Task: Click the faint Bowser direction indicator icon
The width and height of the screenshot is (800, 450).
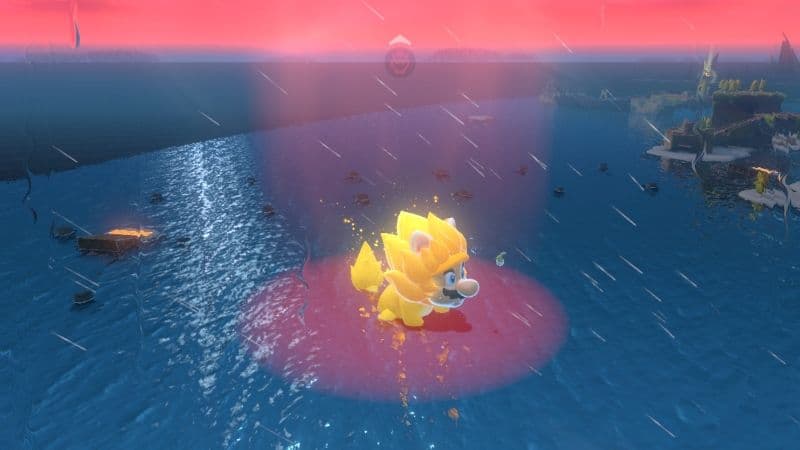Action: pos(399,59)
